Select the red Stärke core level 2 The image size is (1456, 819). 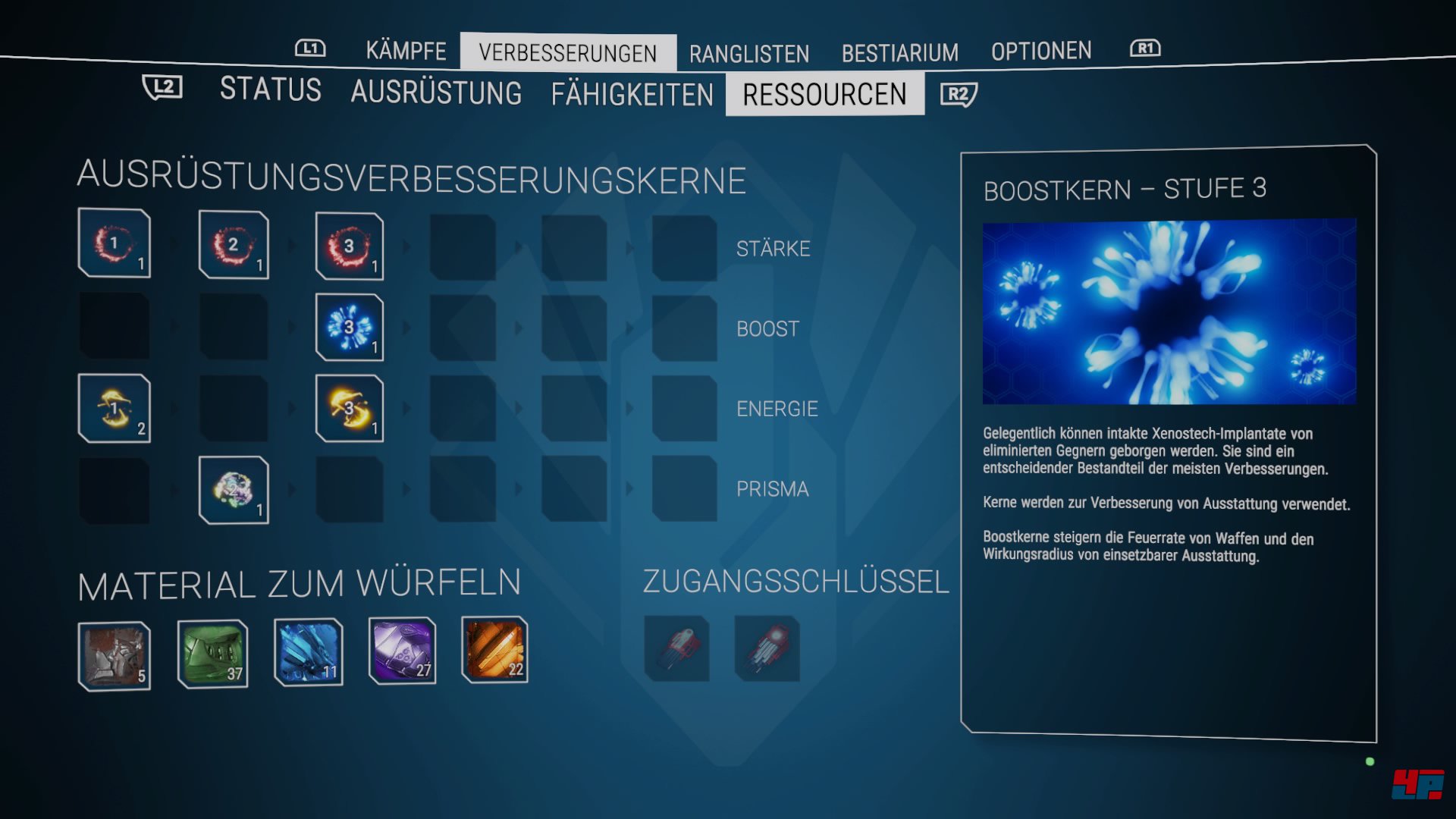click(x=234, y=244)
